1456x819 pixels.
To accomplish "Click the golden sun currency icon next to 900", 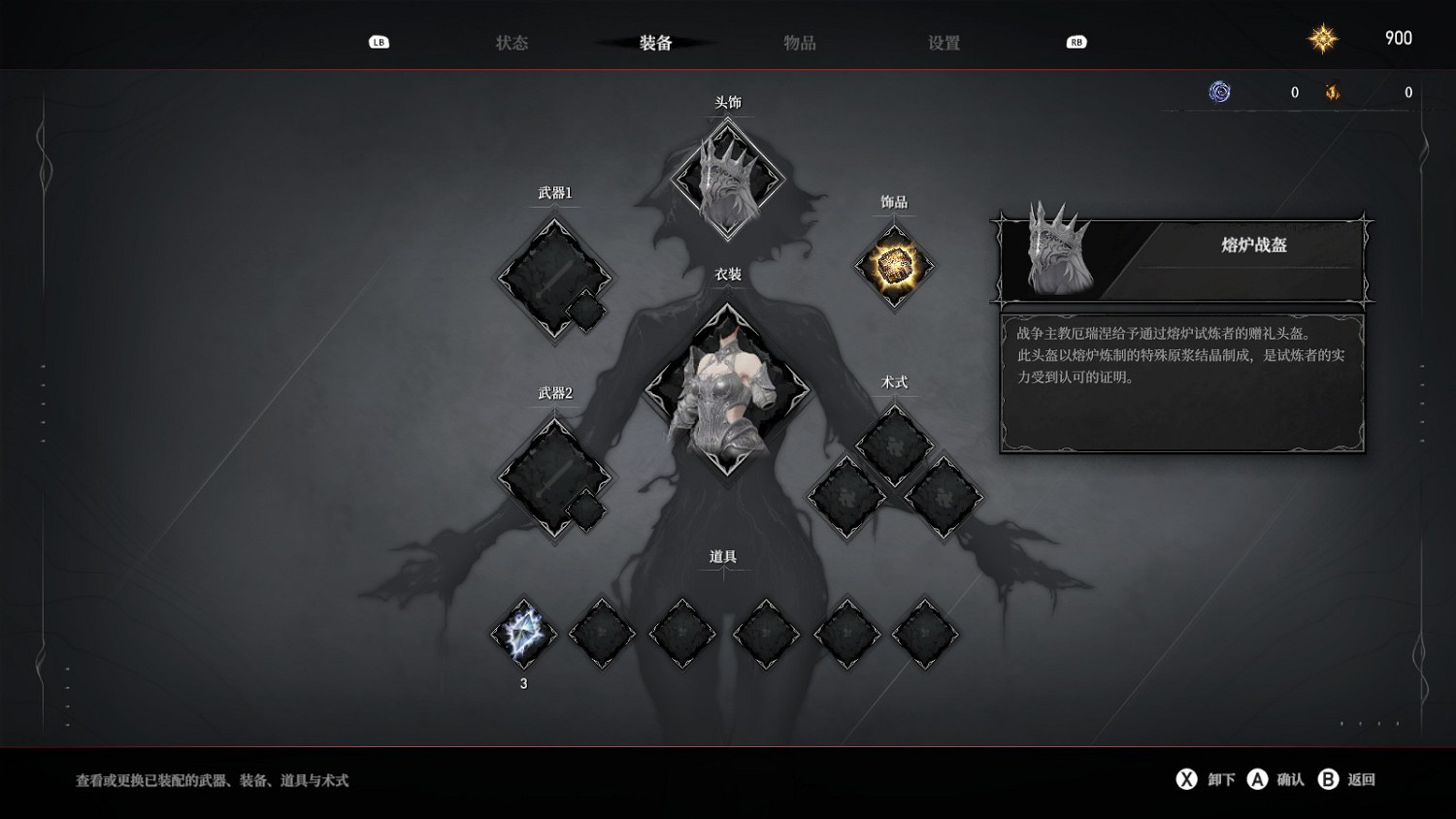I will 1323,38.
